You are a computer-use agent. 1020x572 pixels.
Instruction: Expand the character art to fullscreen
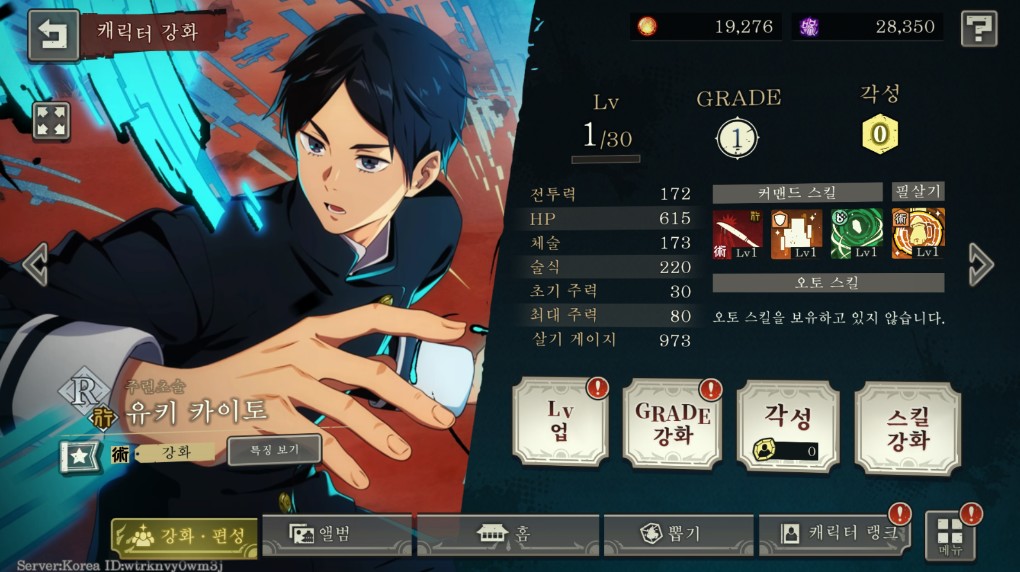click(x=51, y=121)
